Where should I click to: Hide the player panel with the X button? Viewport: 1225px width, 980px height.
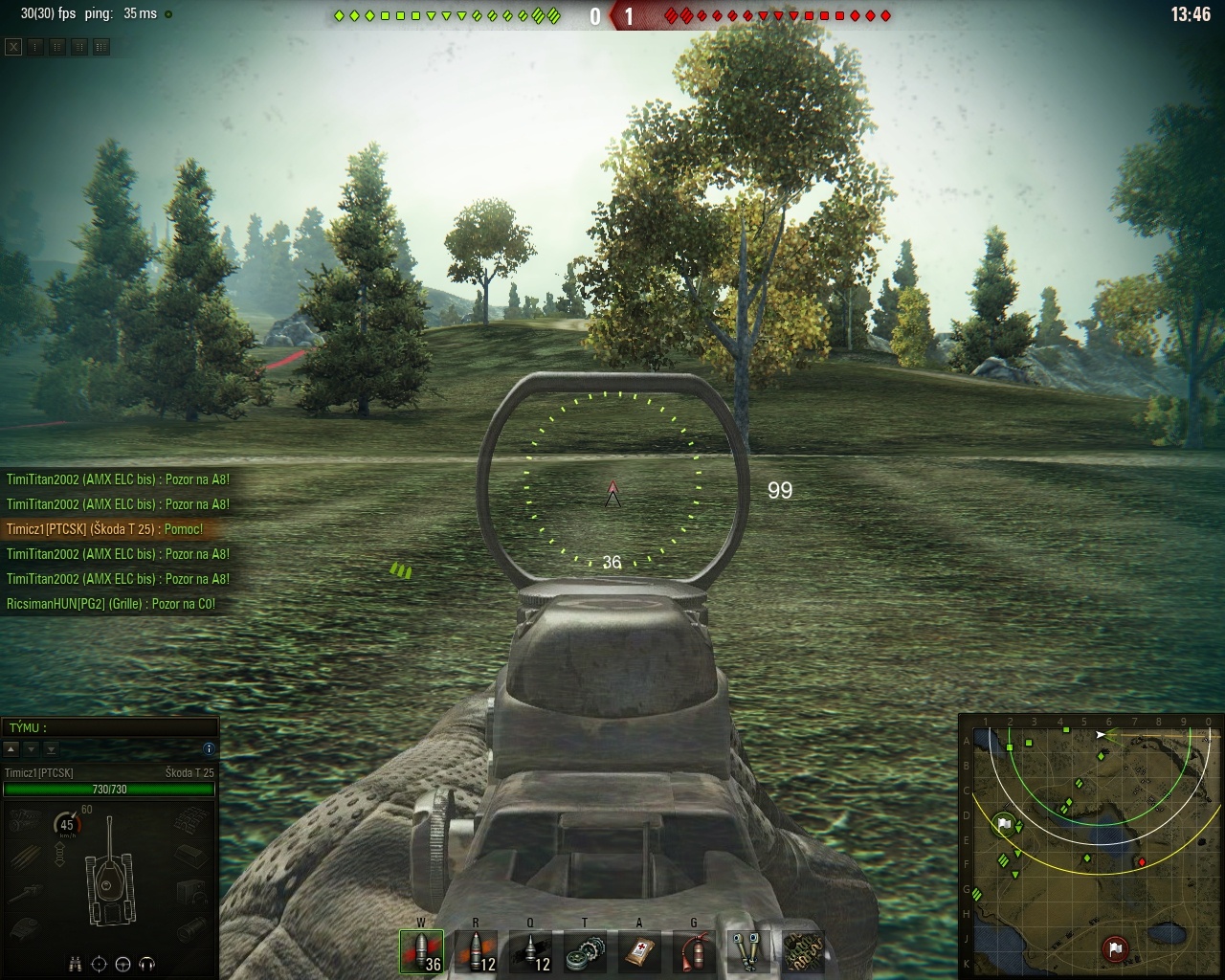pyautogui.click(x=12, y=47)
